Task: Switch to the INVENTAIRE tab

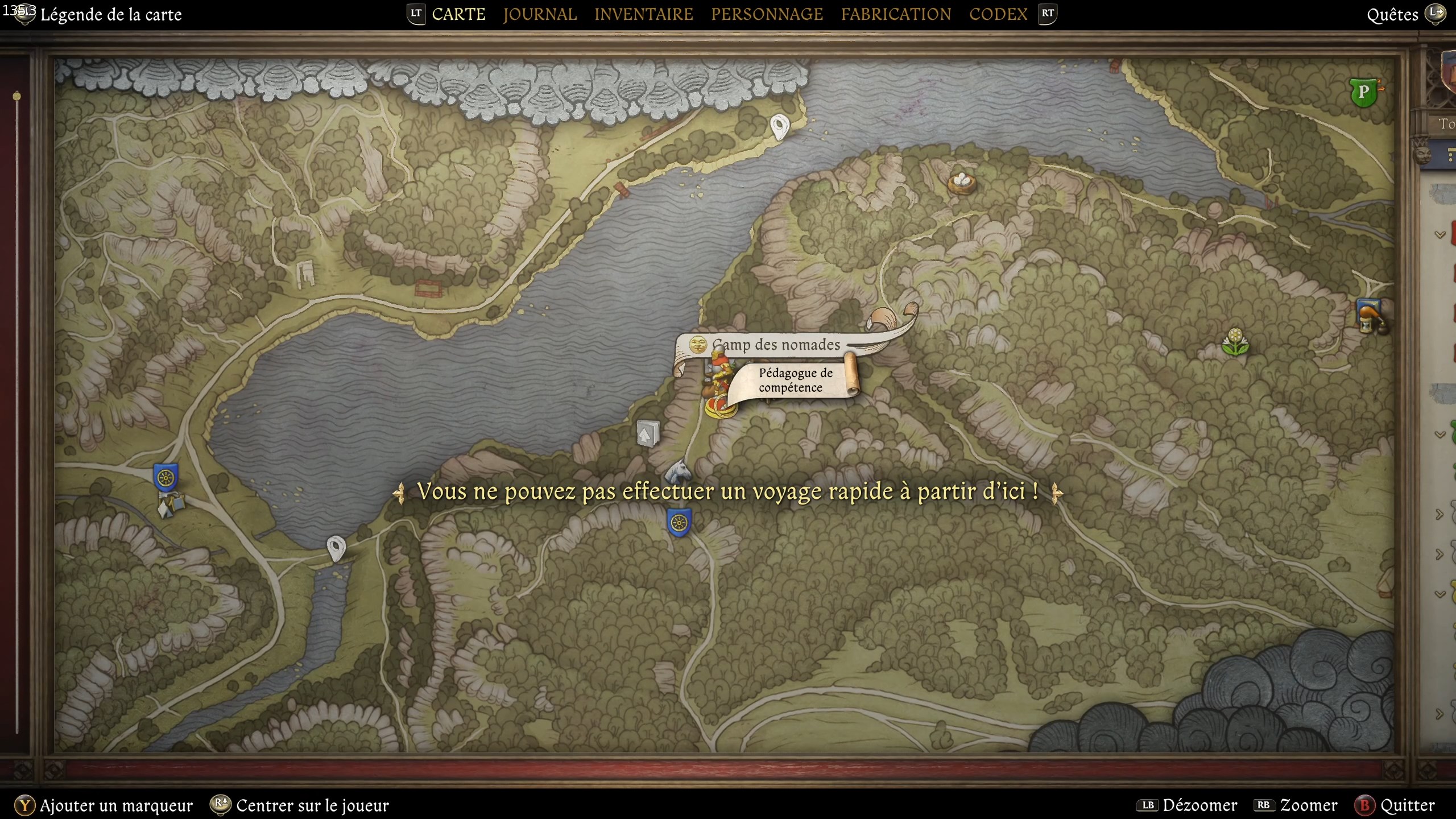Action: pyautogui.click(x=643, y=14)
